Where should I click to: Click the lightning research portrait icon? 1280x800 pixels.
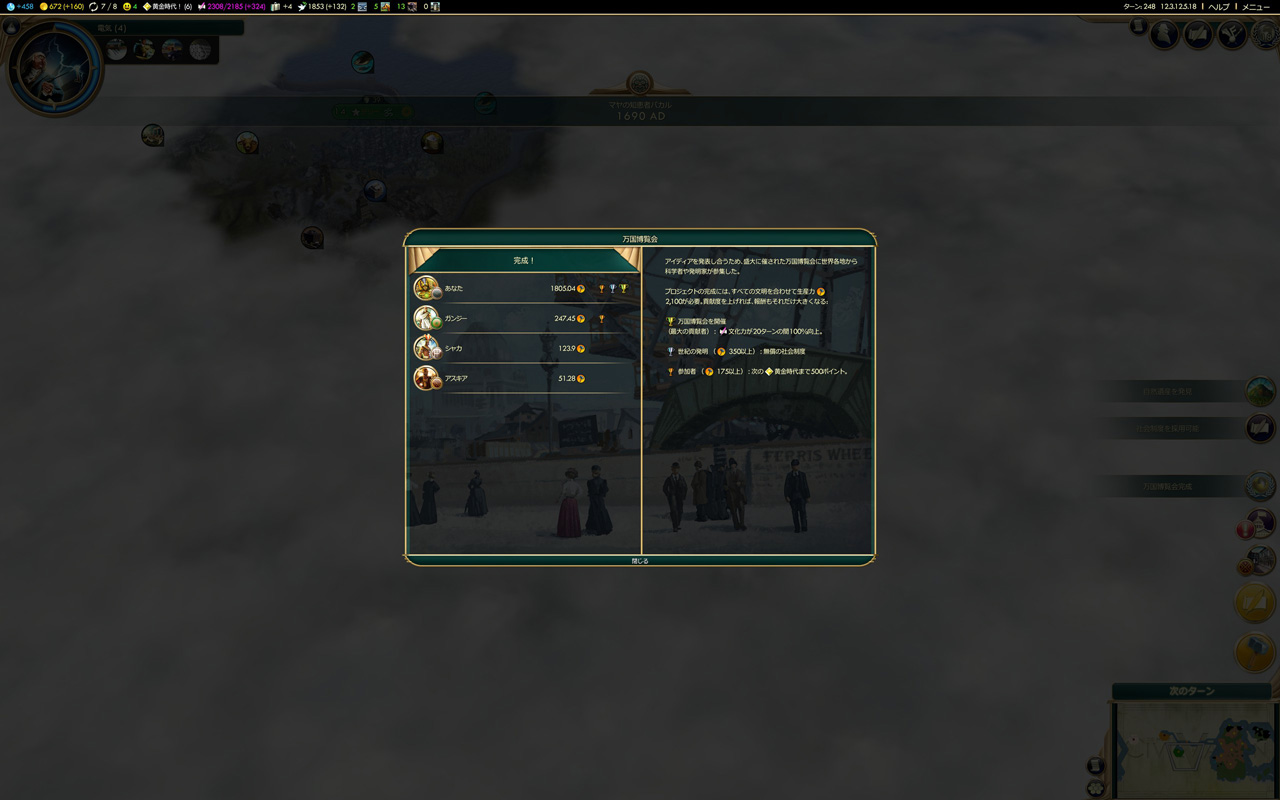tap(53, 68)
